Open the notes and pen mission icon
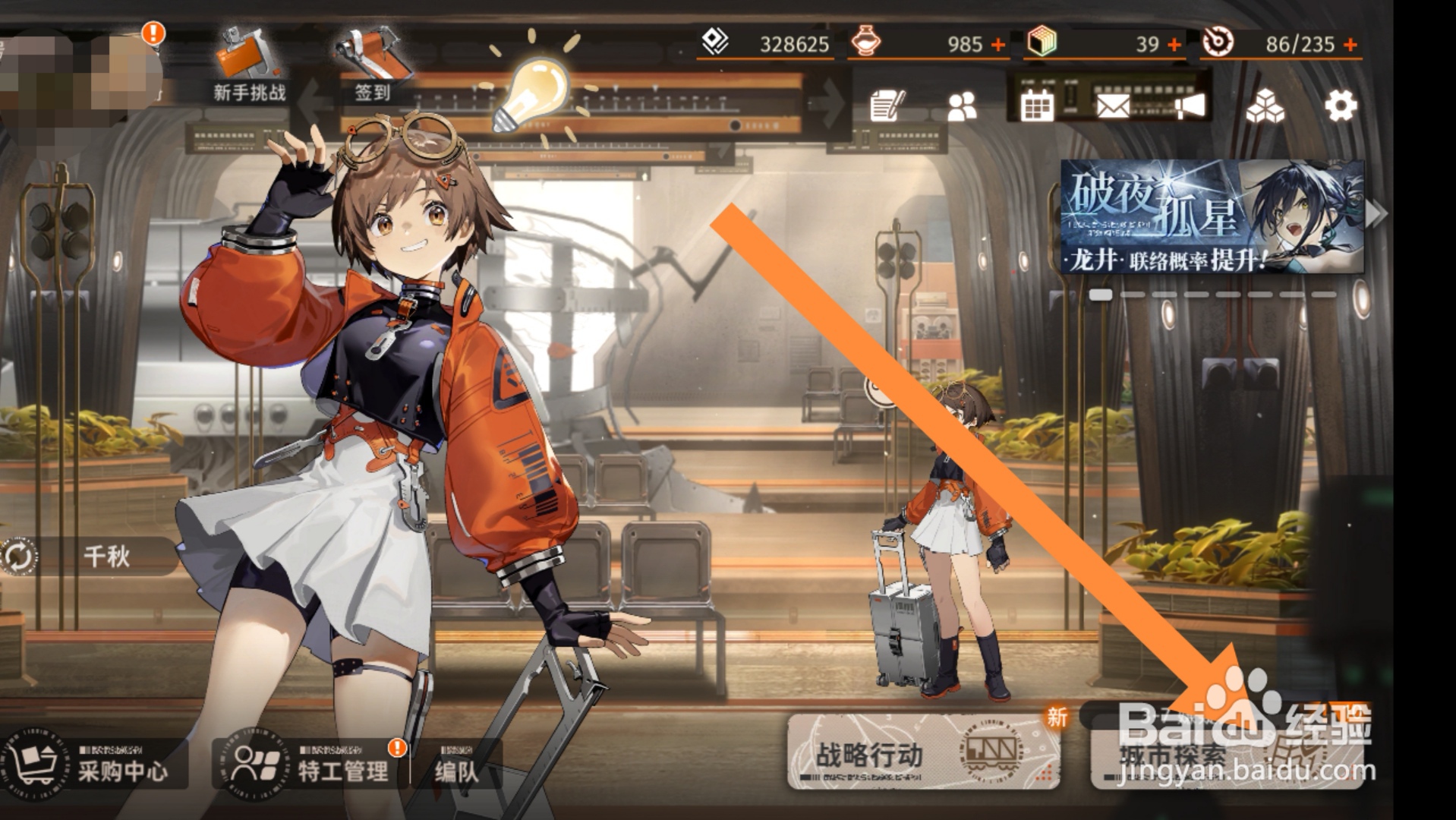1456x820 pixels. (887, 106)
